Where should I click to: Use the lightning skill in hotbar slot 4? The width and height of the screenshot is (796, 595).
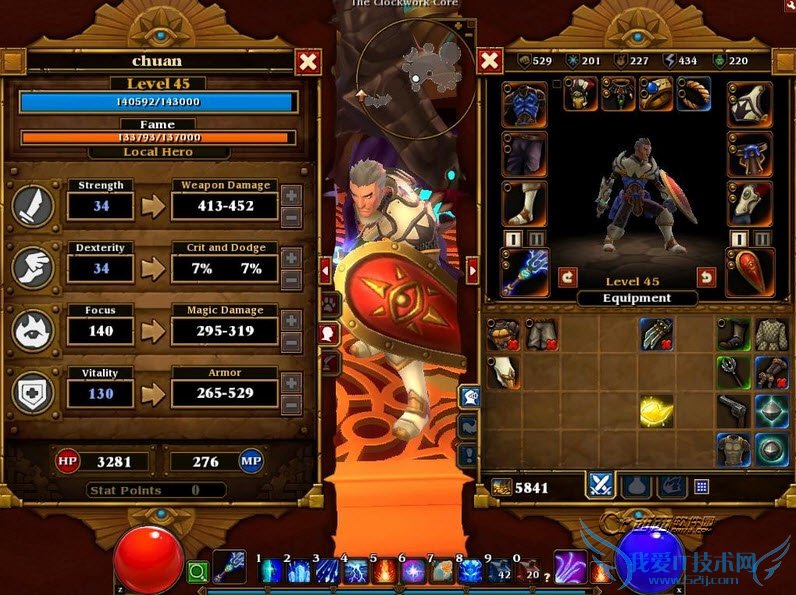click(356, 573)
